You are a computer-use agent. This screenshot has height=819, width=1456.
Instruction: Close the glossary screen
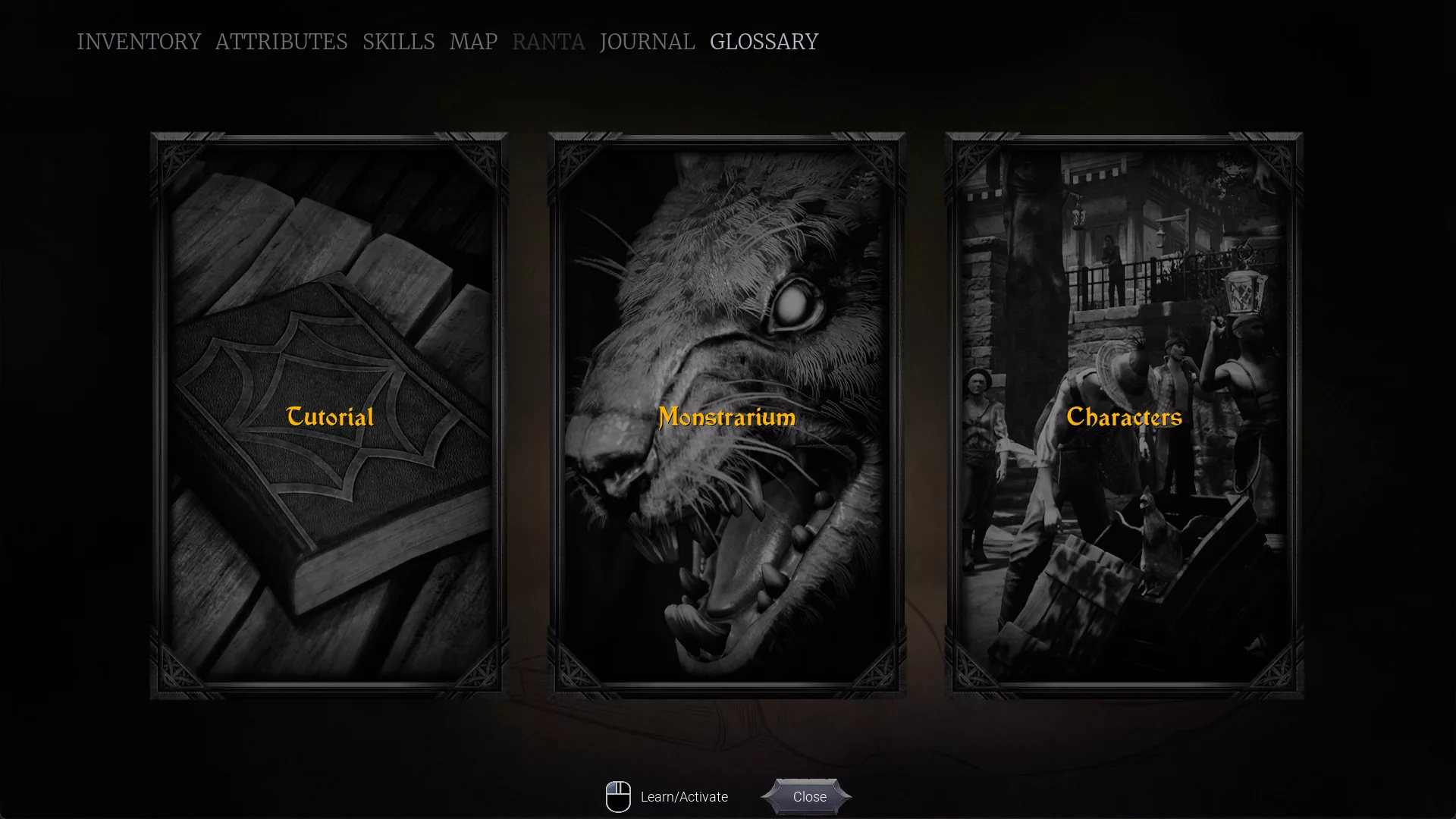click(x=808, y=797)
